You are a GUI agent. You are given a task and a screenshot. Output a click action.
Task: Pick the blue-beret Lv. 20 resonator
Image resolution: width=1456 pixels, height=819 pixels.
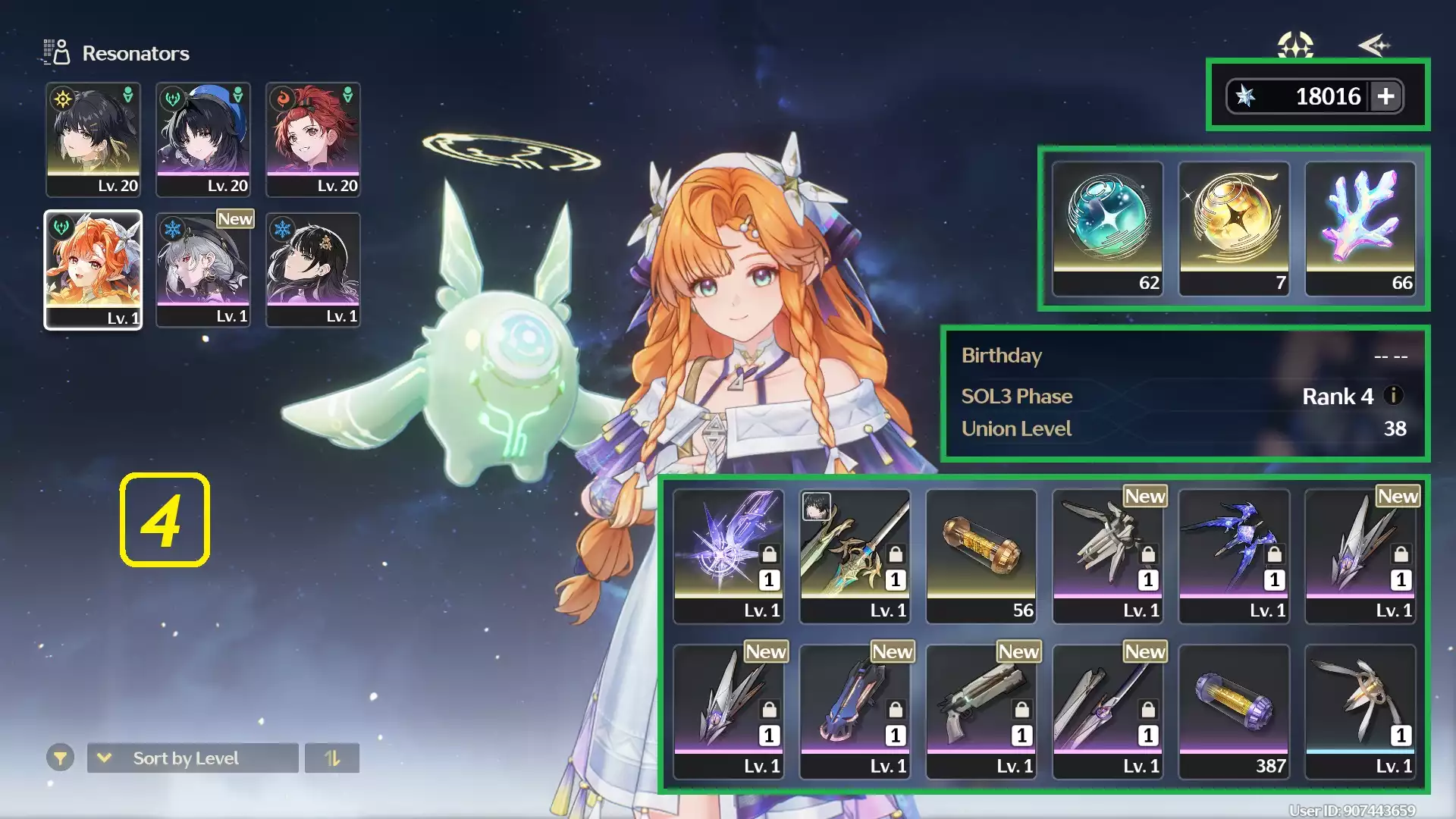point(203,140)
